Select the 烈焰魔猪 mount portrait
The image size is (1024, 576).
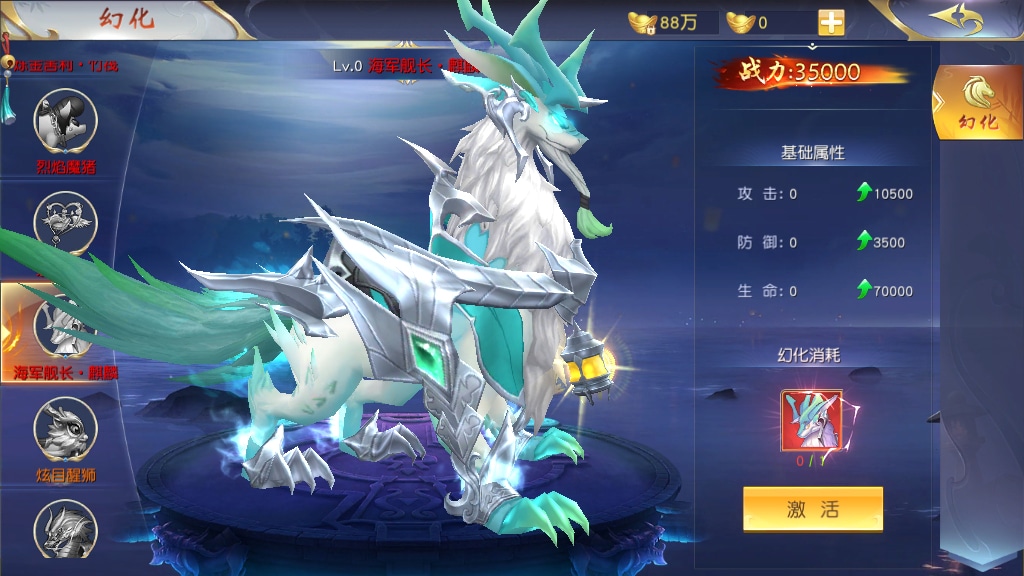pos(66,120)
